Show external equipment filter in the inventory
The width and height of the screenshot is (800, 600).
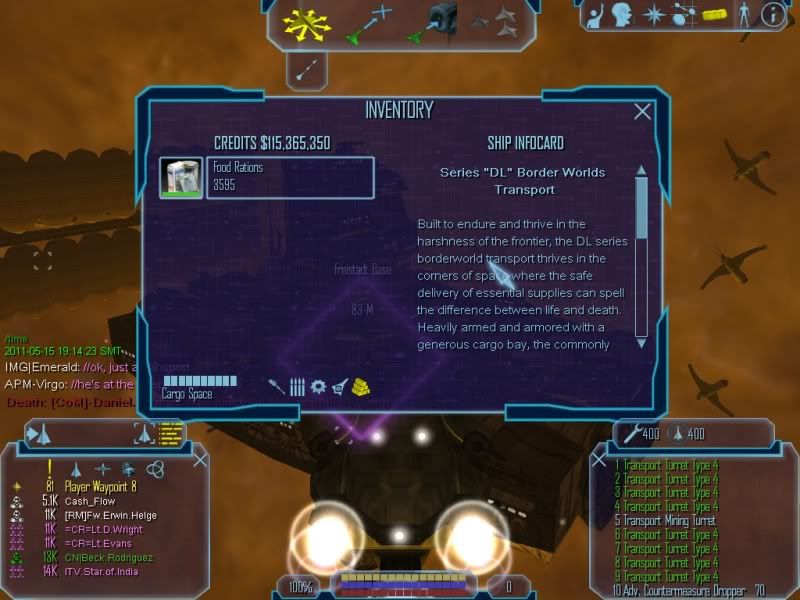(340, 386)
